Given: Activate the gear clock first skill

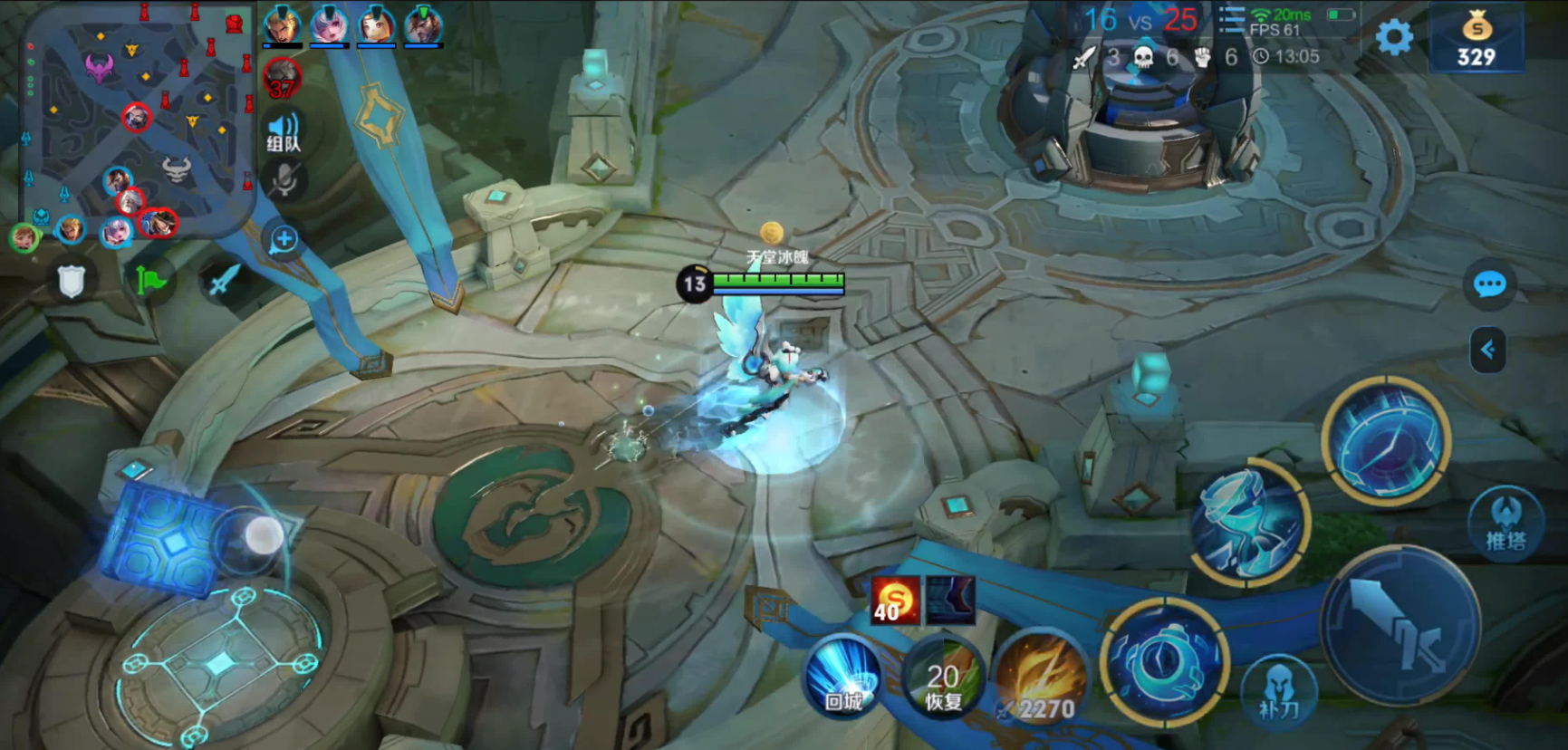Looking at the screenshot, I should (1165, 661).
